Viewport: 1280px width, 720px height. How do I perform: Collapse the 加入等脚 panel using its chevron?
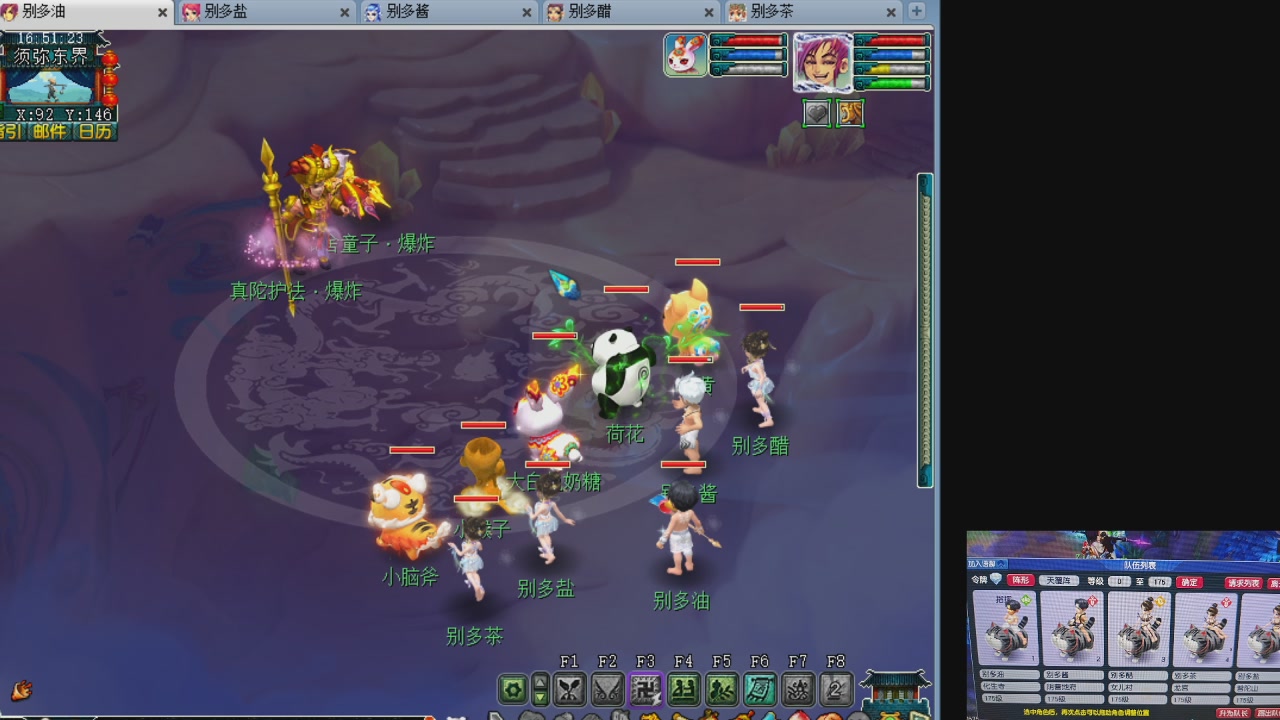click(x=1001, y=564)
